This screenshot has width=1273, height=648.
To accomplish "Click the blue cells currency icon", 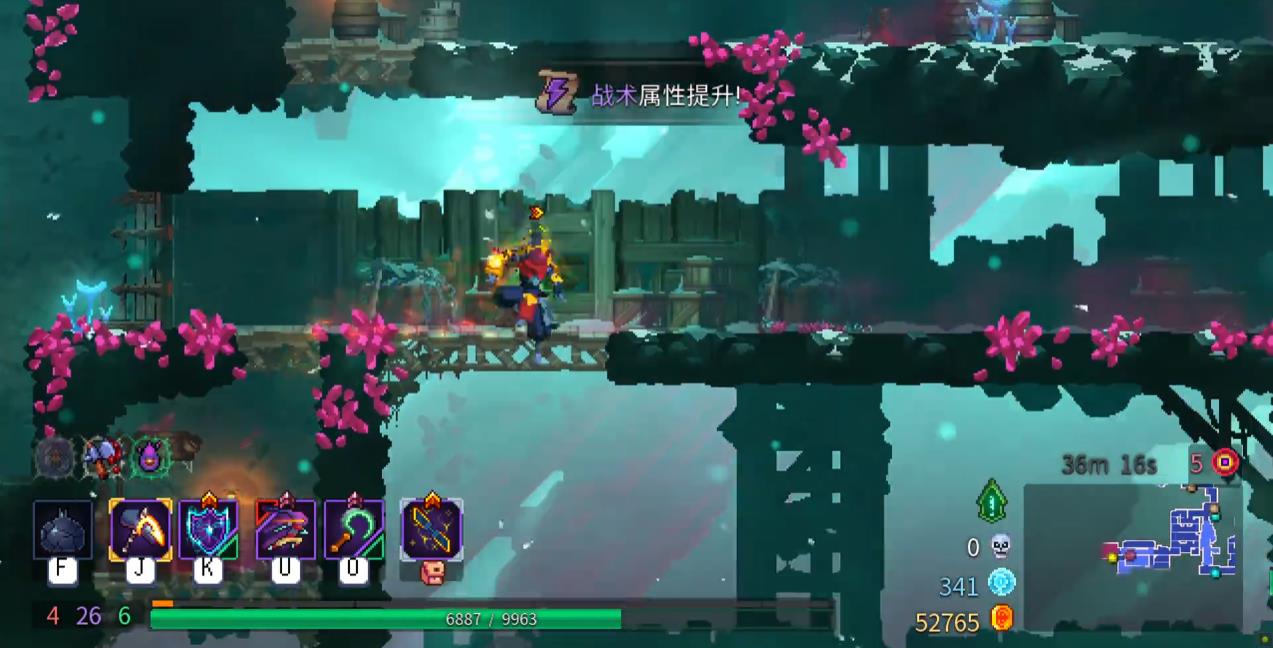I will tap(1001, 583).
